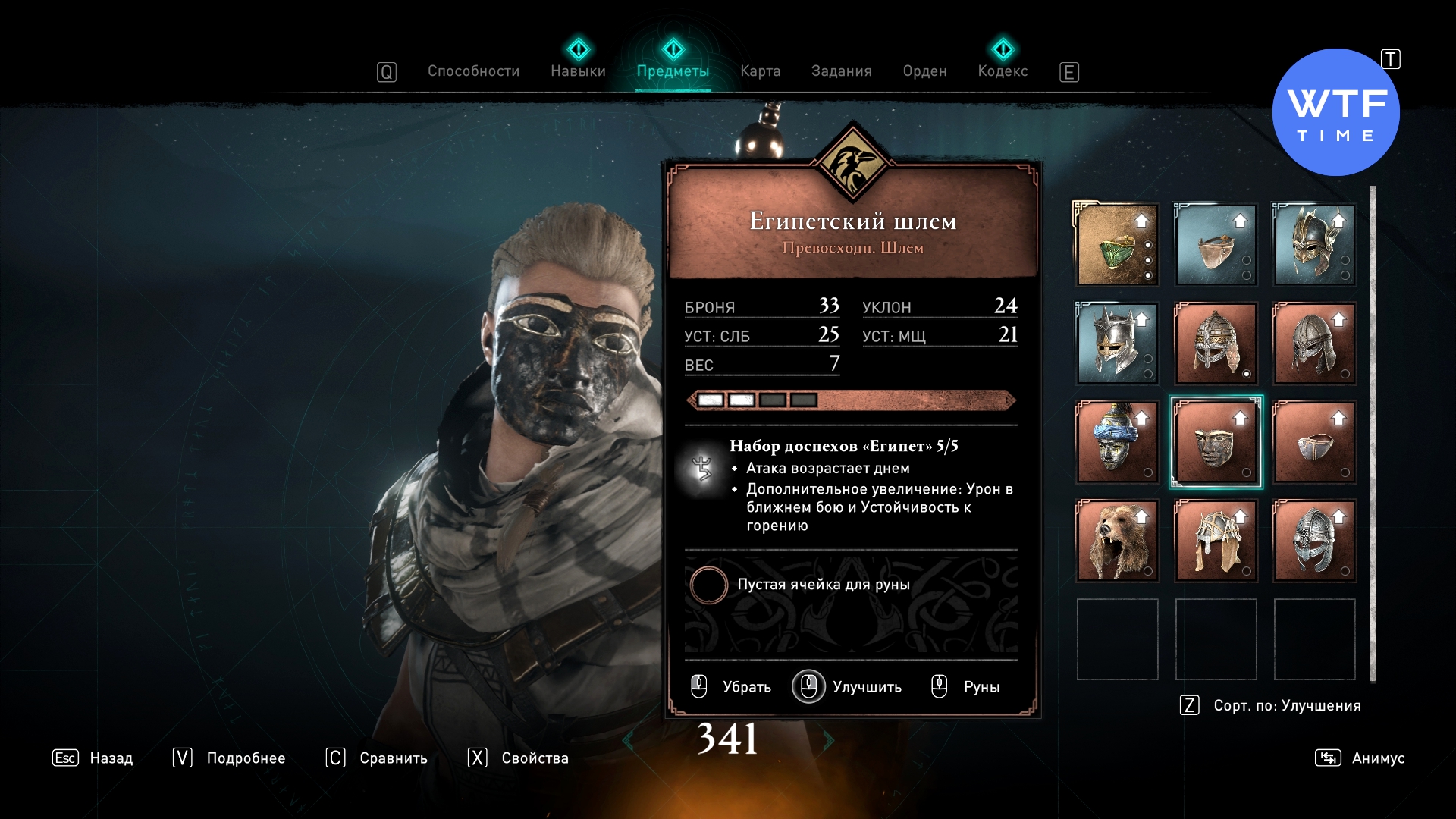Screen dimensions: 1456x819
Task: Click Убрать to unequip the helmet
Action: click(x=731, y=687)
